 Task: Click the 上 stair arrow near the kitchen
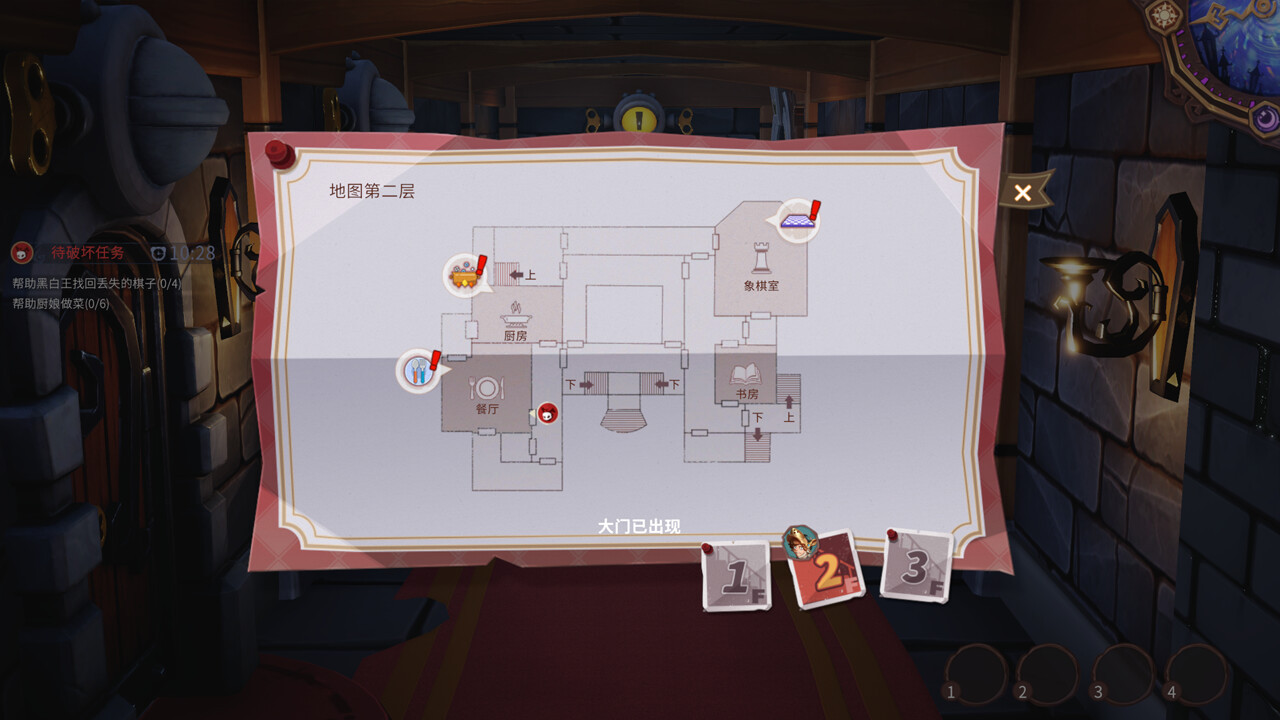[x=516, y=274]
